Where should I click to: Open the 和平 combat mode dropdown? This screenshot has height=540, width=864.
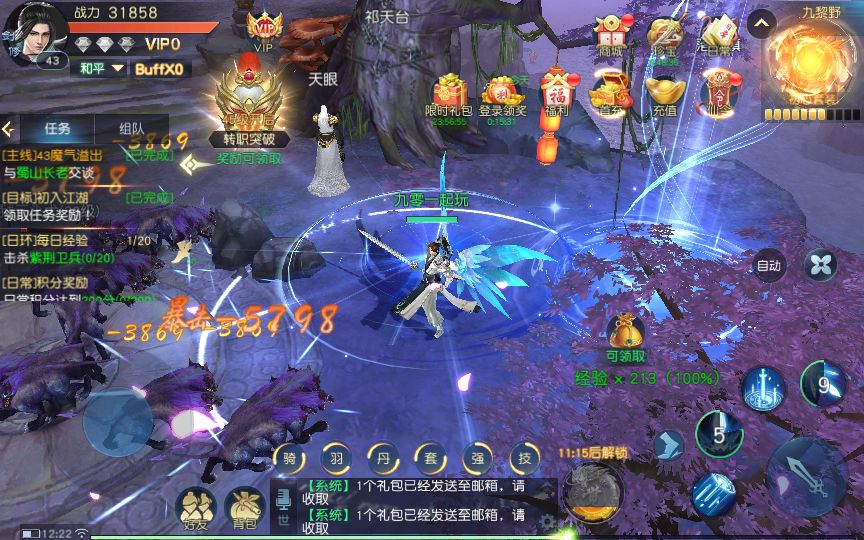pos(104,68)
